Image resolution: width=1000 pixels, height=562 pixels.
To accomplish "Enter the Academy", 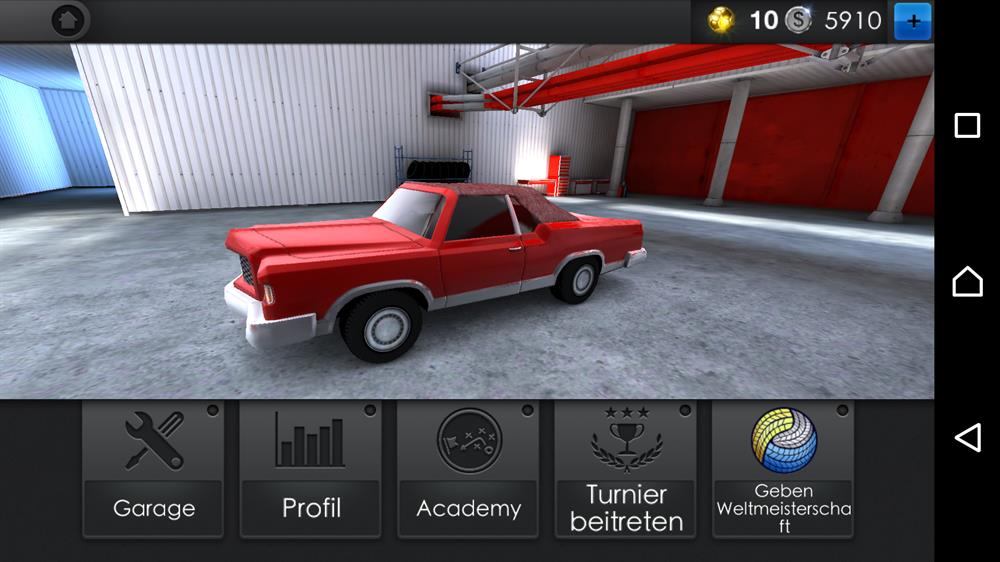I will [x=468, y=470].
